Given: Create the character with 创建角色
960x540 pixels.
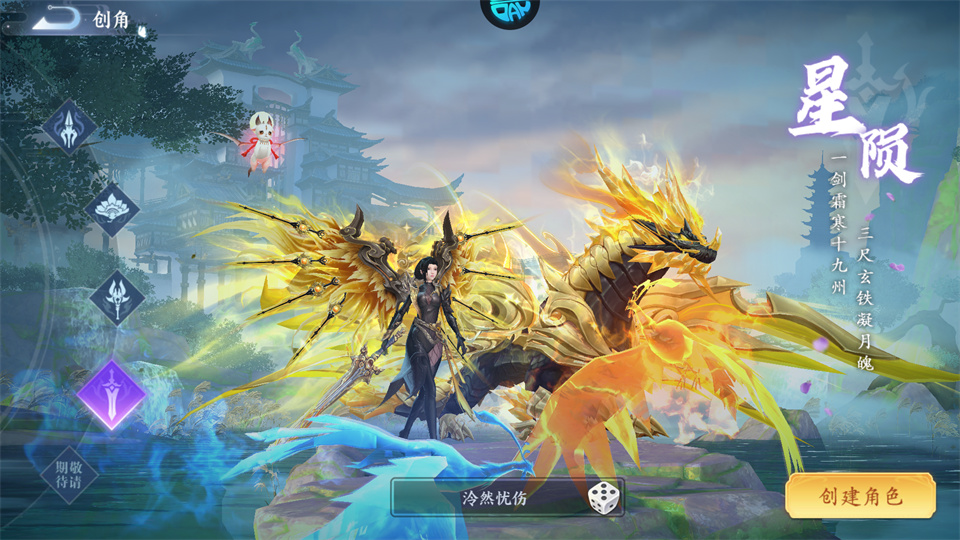Looking at the screenshot, I should (x=860, y=496).
